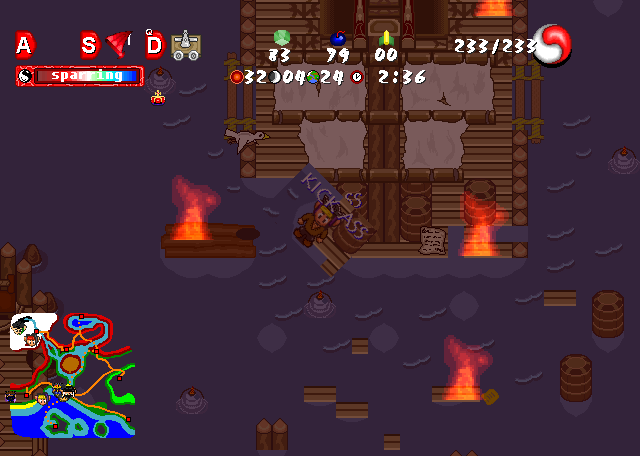Click the rainbow sparring status bar
Image resolution: width=640 pixels, height=456 pixels.
click(x=80, y=76)
